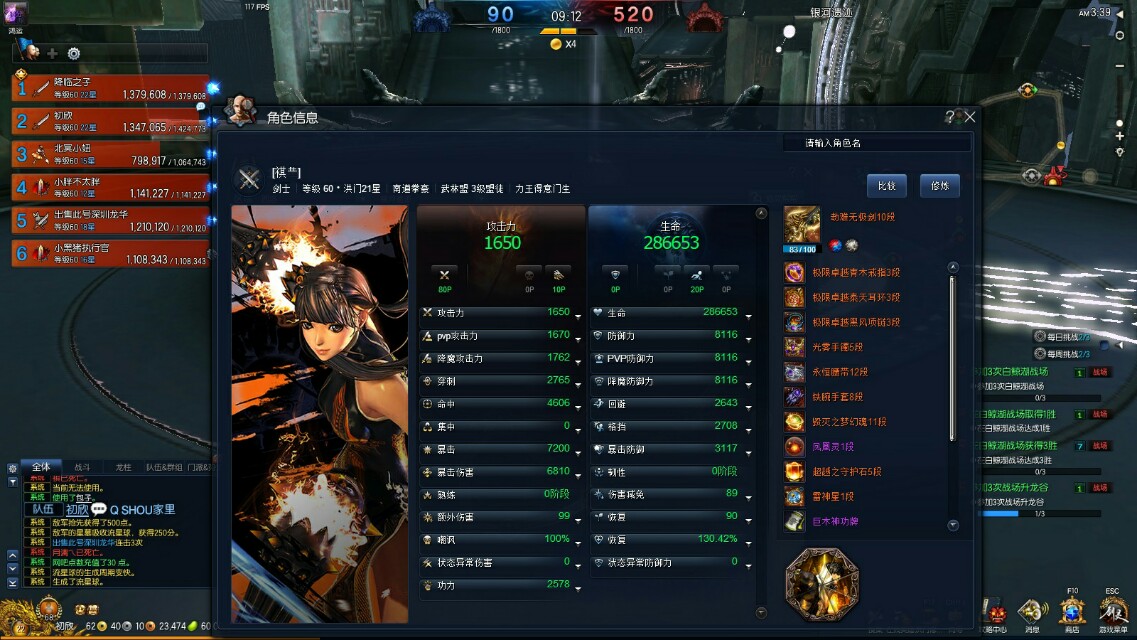Click the 修炼 training button
Image resolution: width=1137 pixels, height=640 pixels.
[x=939, y=185]
